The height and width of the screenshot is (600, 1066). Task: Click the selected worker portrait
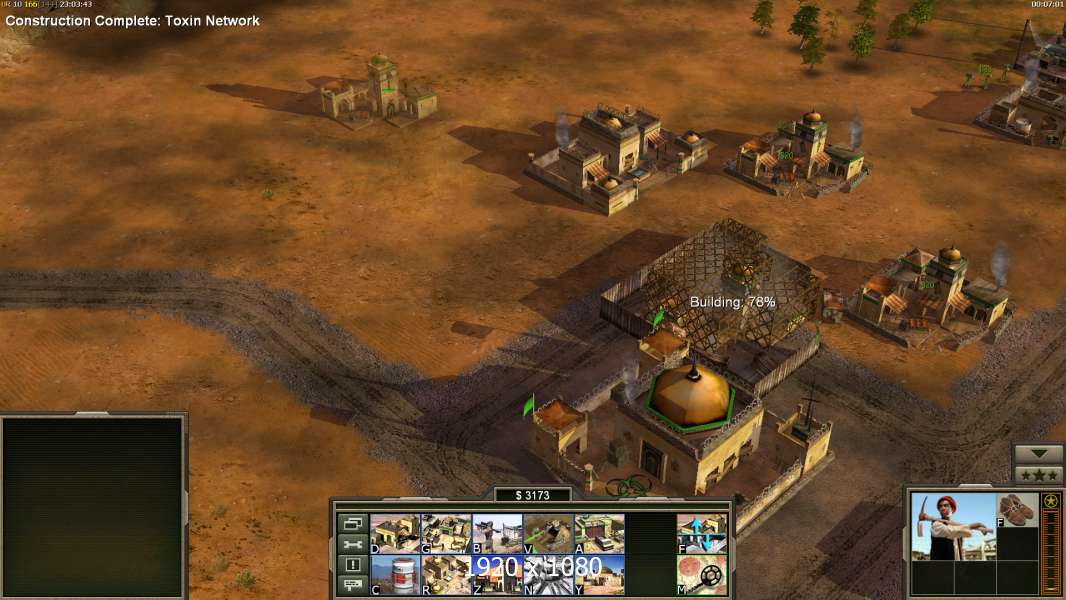[x=953, y=526]
